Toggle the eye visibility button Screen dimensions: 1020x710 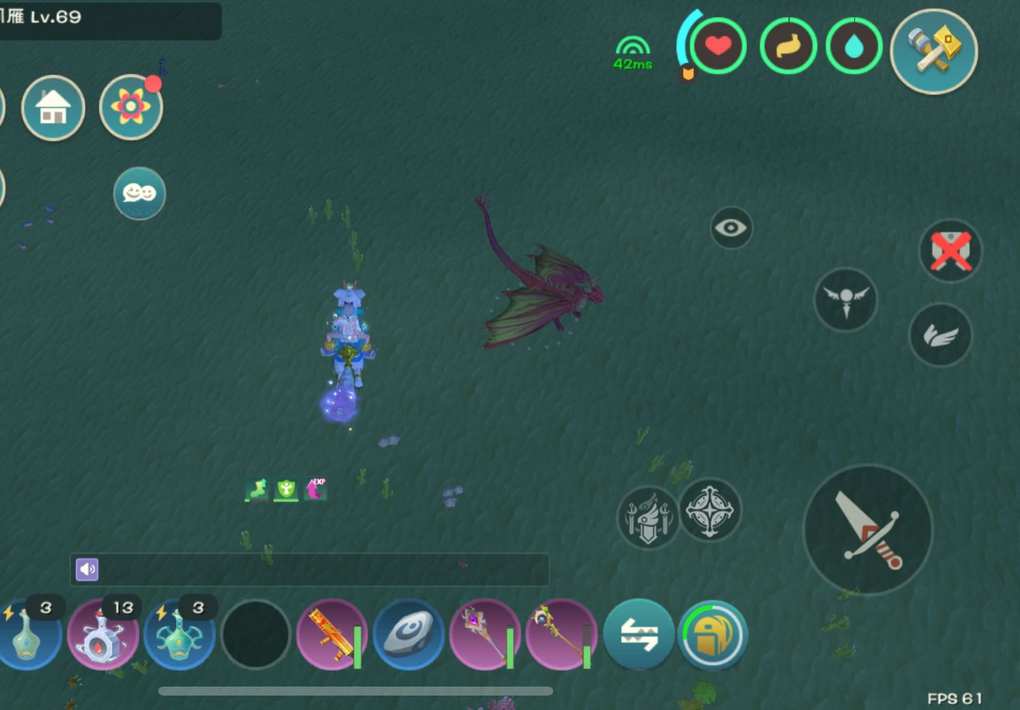point(731,228)
